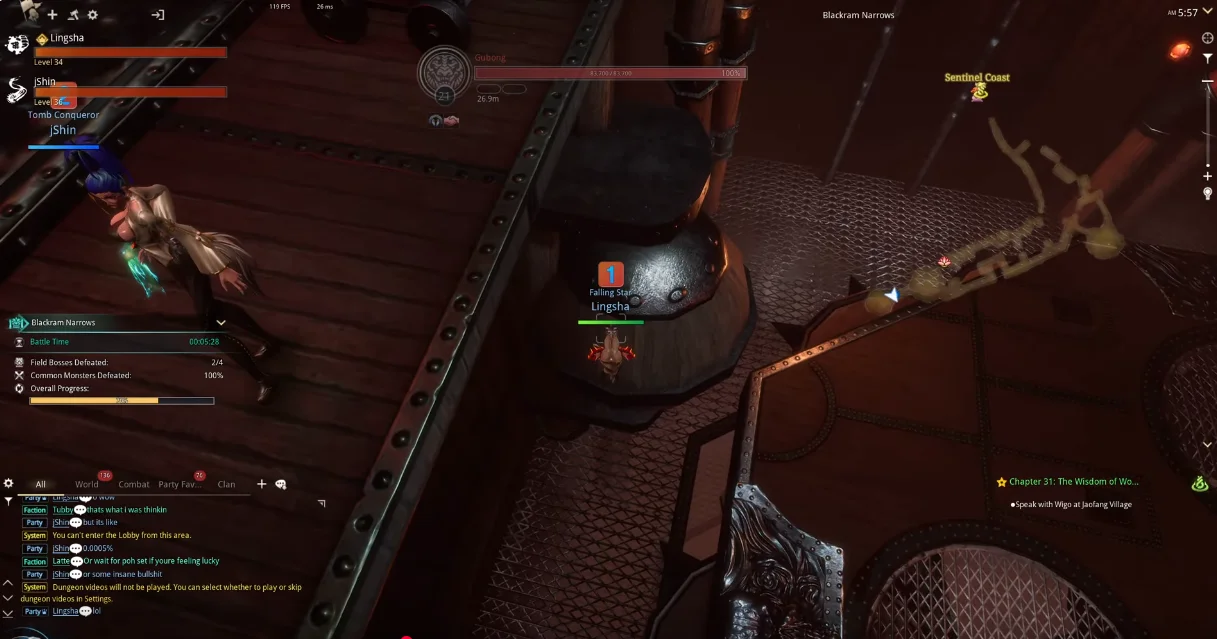The width and height of the screenshot is (1217, 639).
Task: Open party settings gear icon
Action: point(93,15)
